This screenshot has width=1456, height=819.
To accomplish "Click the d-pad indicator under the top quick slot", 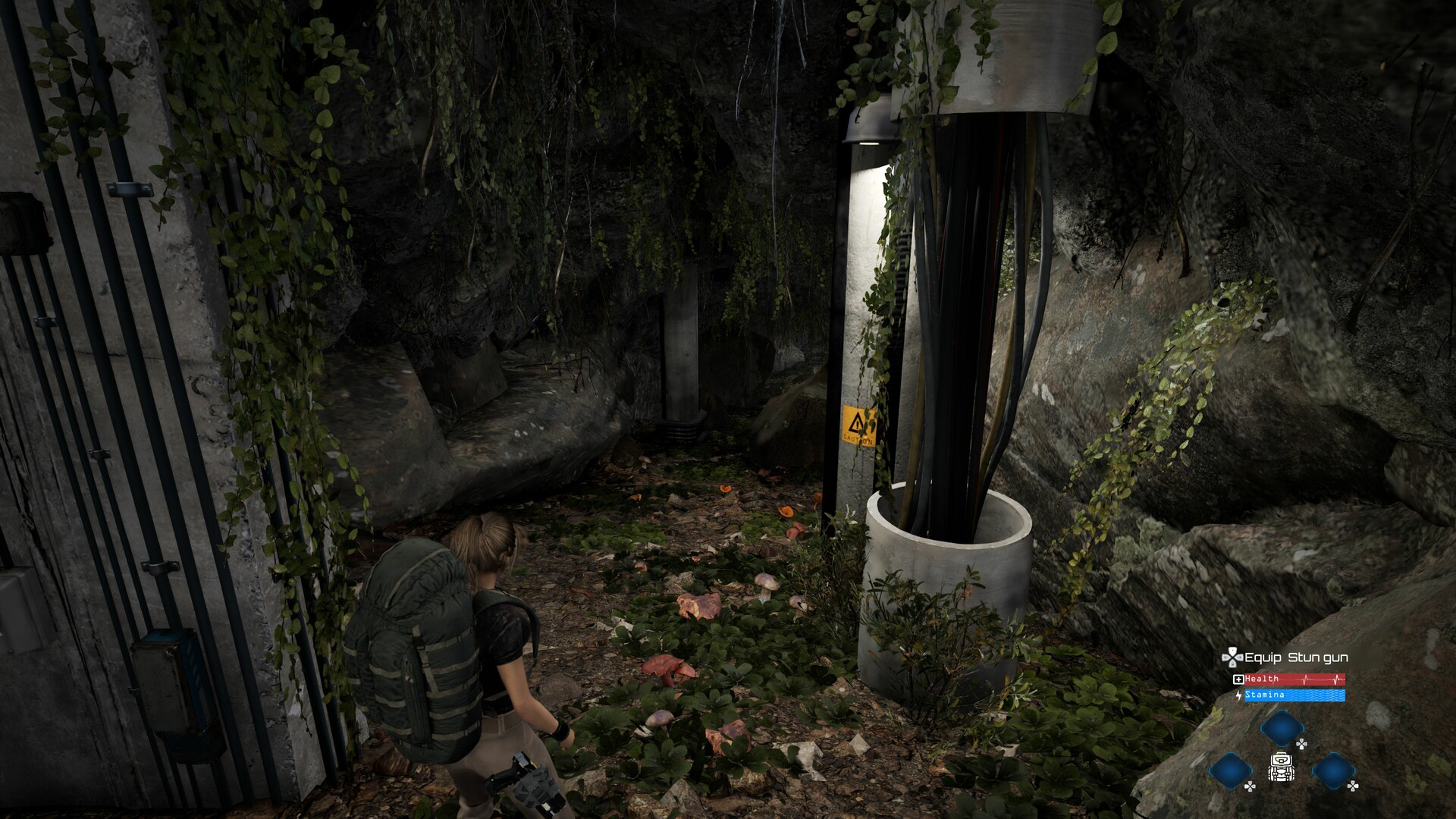I will coord(1302,744).
